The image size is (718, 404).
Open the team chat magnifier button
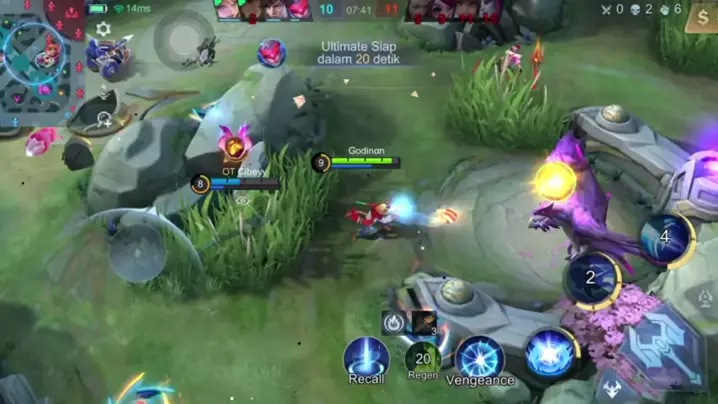[104, 119]
